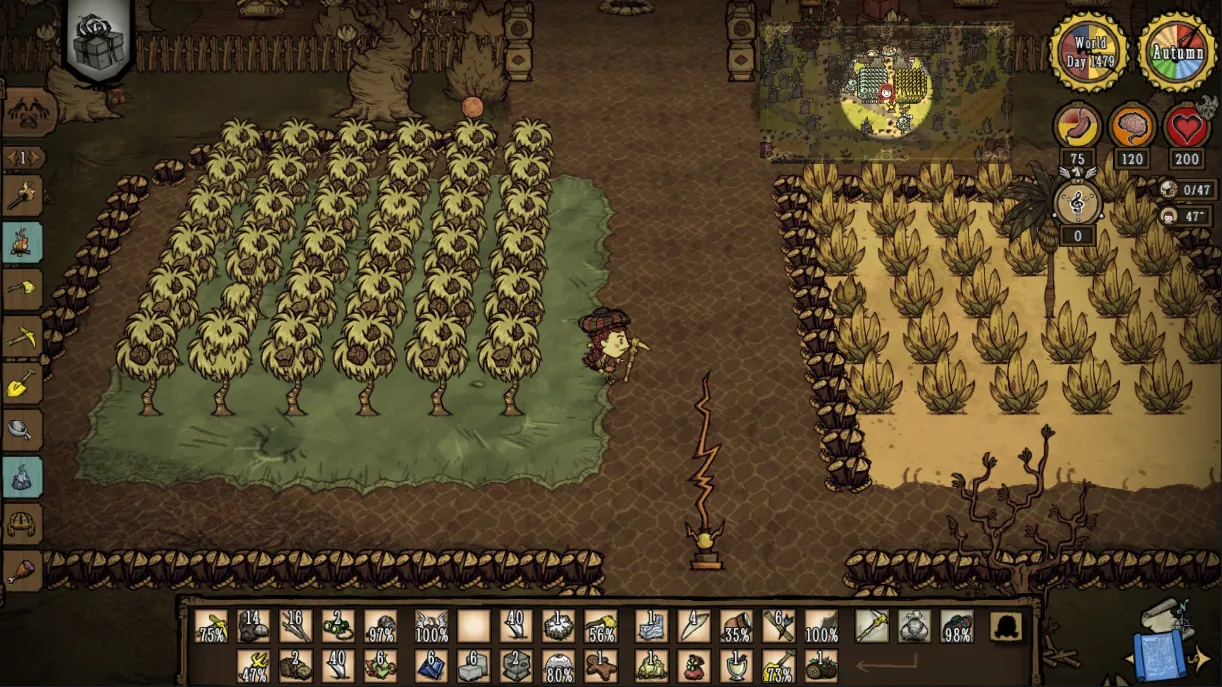Select the torch crafting shortcut
Screen dimensions: 1222x687
[23, 195]
